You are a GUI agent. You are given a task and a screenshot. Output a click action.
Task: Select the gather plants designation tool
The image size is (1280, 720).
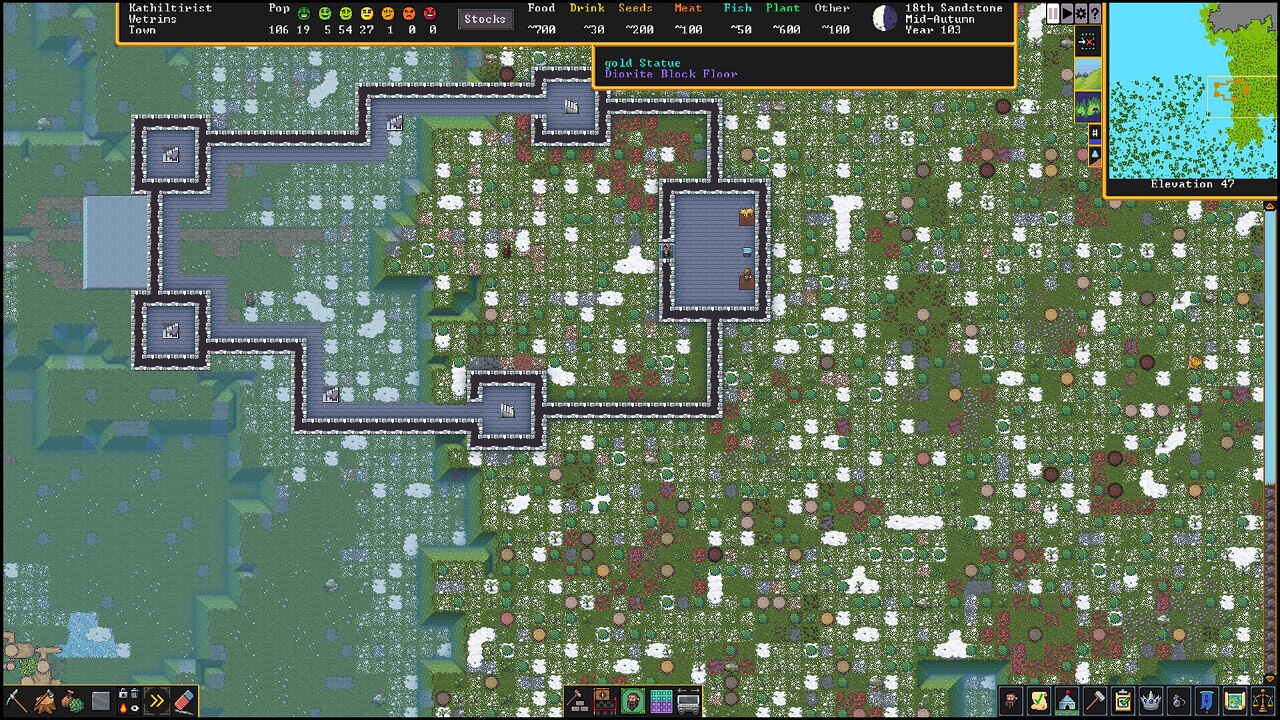(x=71, y=700)
